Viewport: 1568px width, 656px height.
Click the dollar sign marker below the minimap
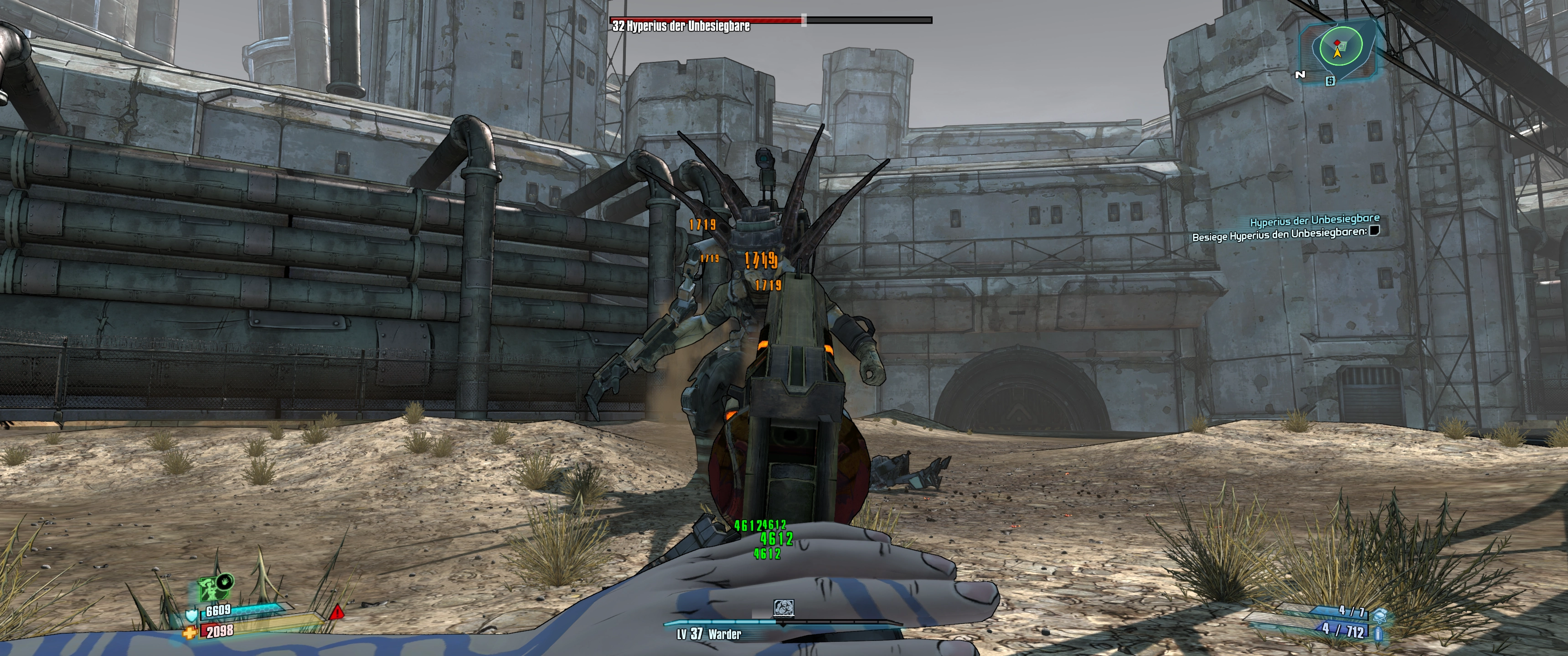pos(1330,81)
